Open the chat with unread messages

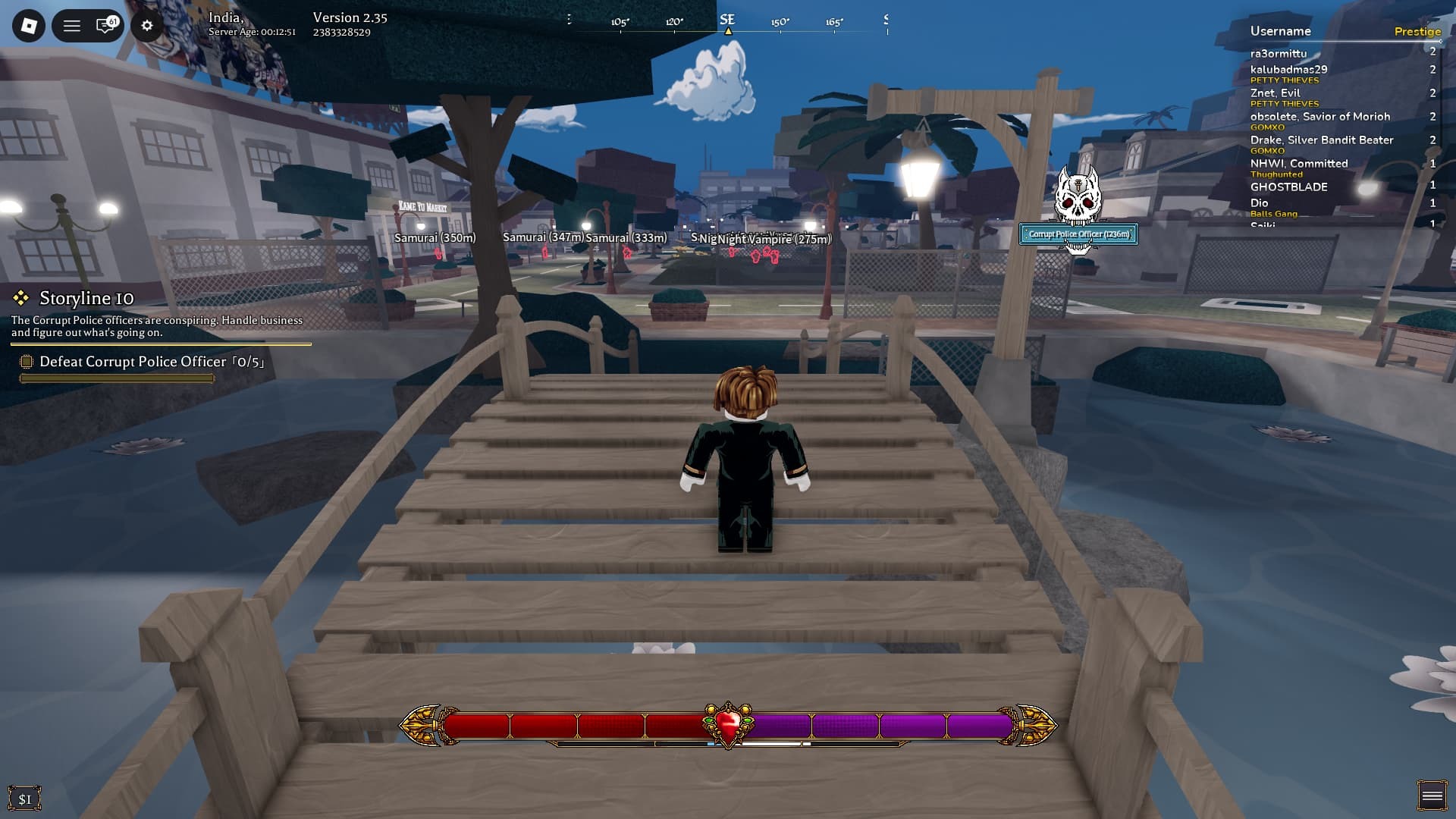pyautogui.click(x=106, y=26)
